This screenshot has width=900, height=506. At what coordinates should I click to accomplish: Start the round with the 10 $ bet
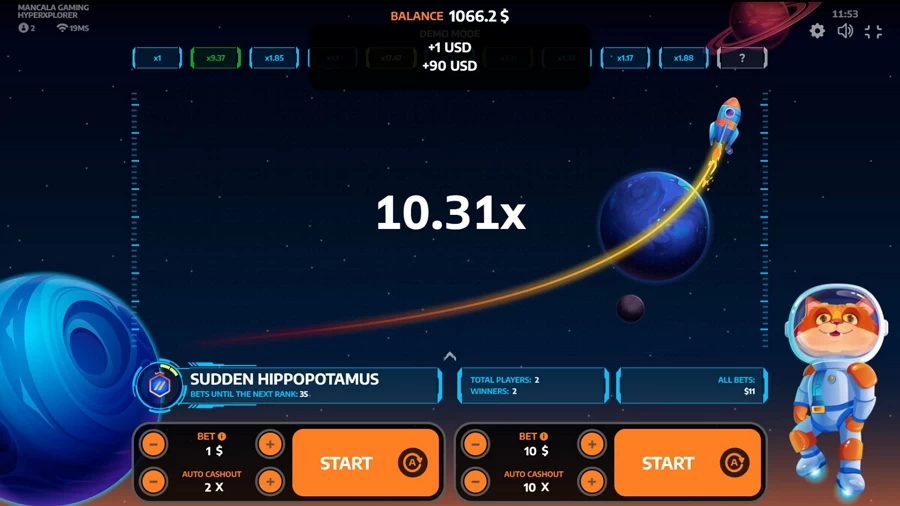pyautogui.click(x=667, y=463)
